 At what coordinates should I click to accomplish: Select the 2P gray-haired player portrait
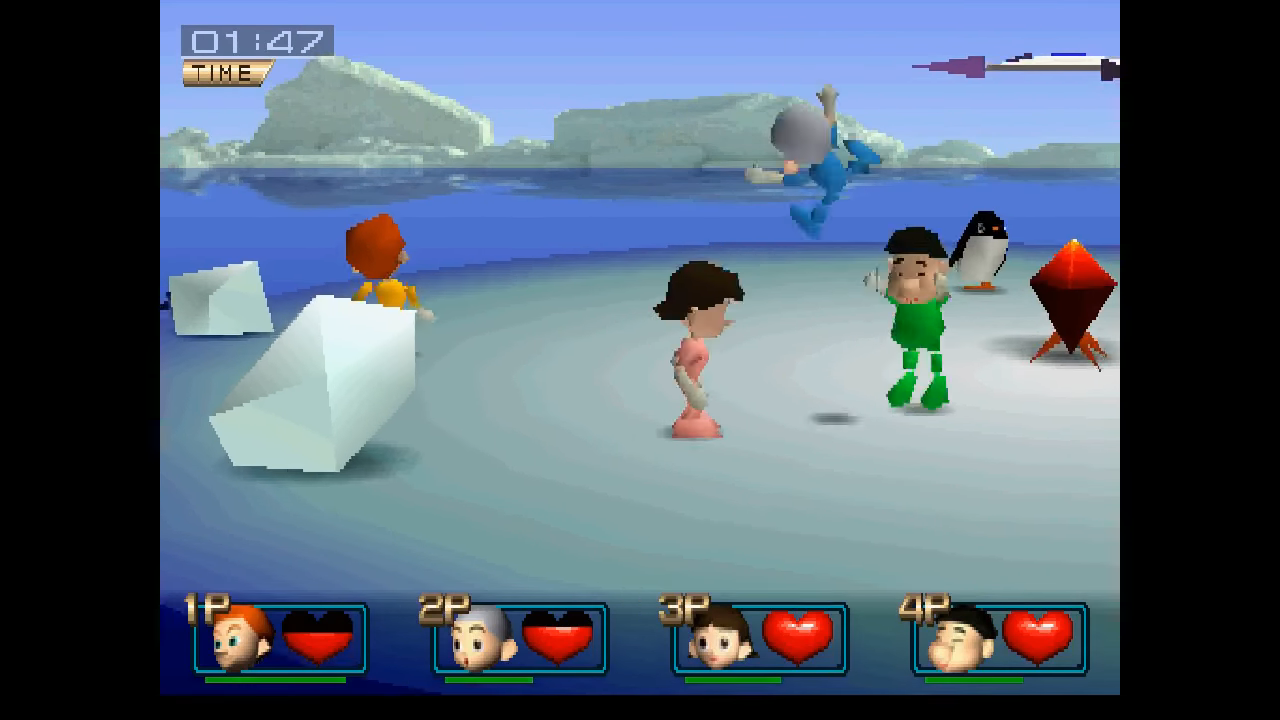coord(481,638)
